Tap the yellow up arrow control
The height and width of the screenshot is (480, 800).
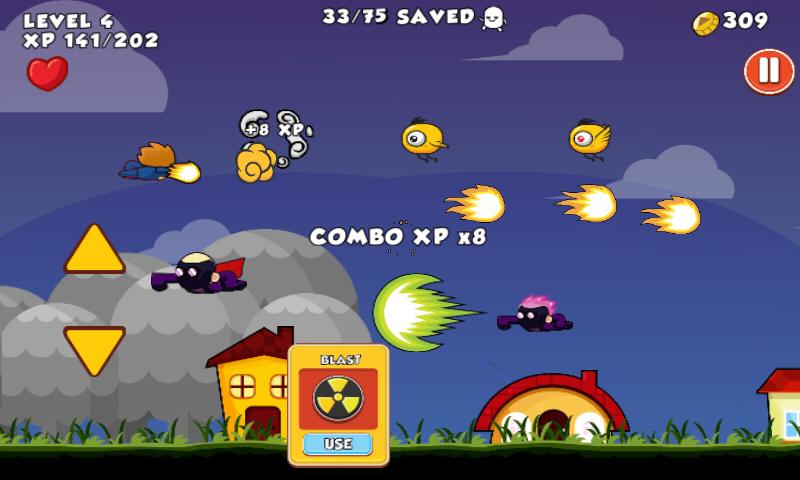[x=95, y=251]
